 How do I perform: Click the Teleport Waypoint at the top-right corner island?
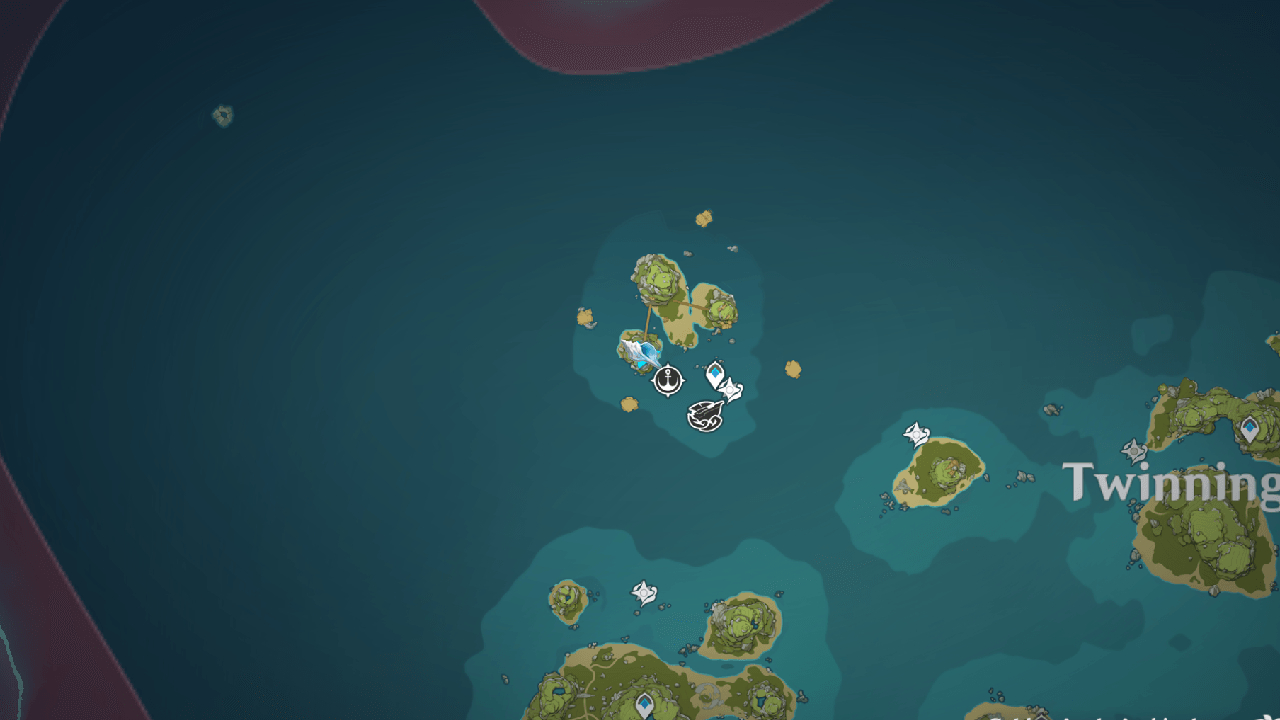pyautogui.click(x=1249, y=428)
